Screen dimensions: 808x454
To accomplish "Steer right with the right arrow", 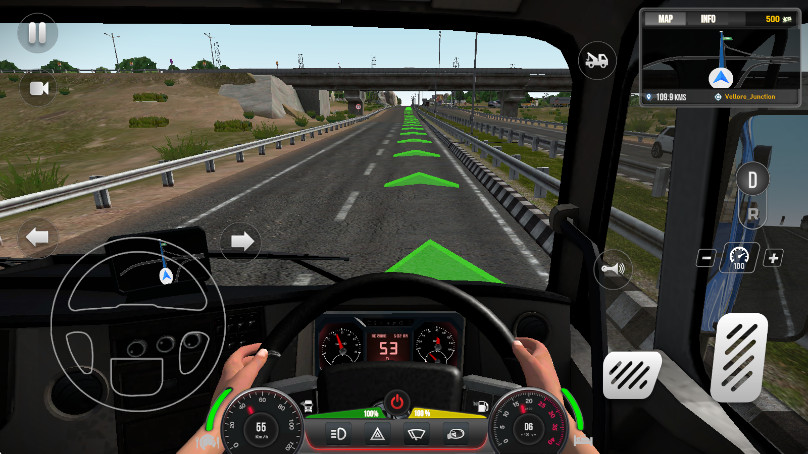I will pyautogui.click(x=240, y=240).
